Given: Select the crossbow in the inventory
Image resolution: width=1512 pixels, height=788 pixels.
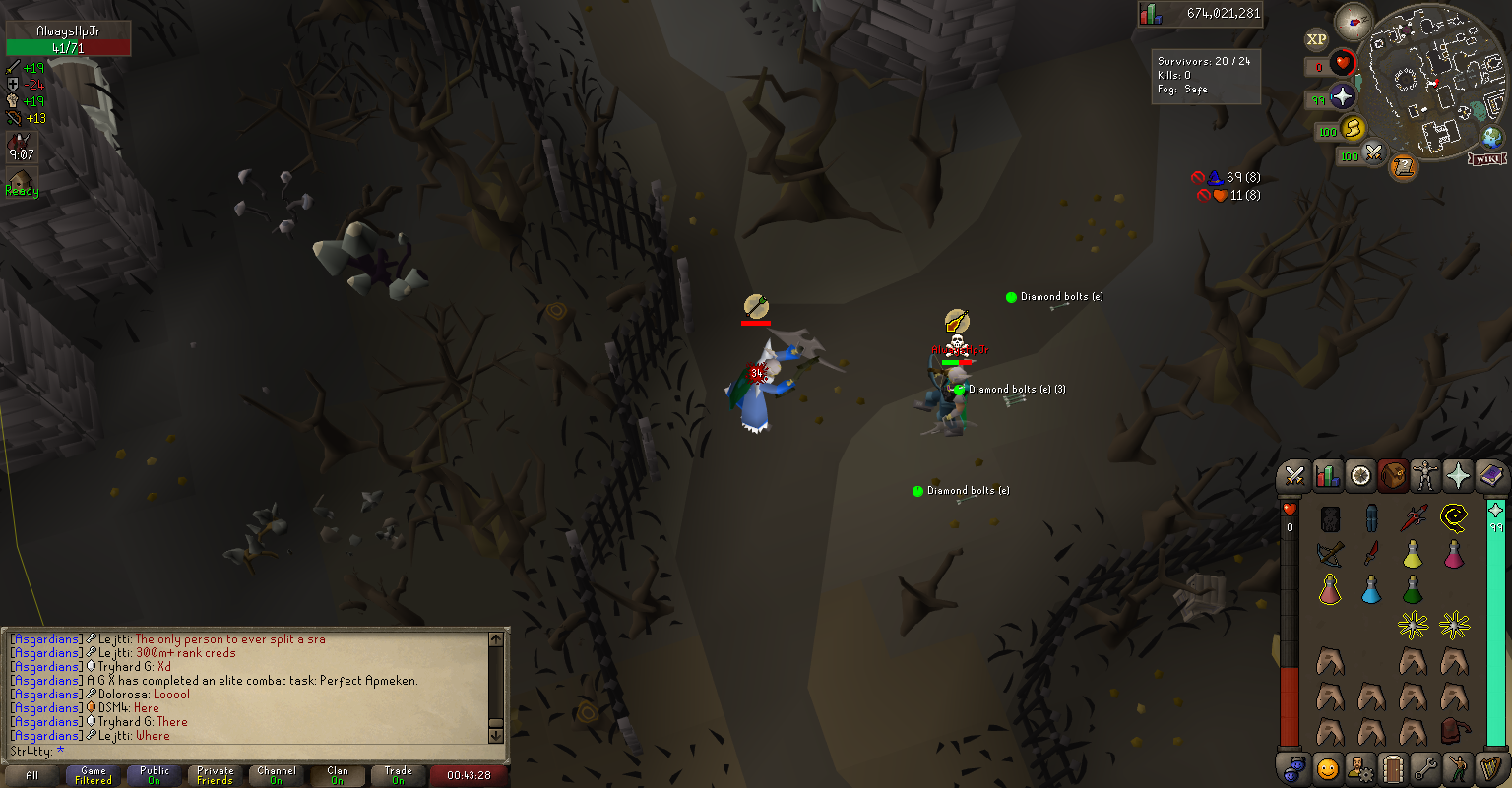Looking at the screenshot, I should pos(1330,554).
